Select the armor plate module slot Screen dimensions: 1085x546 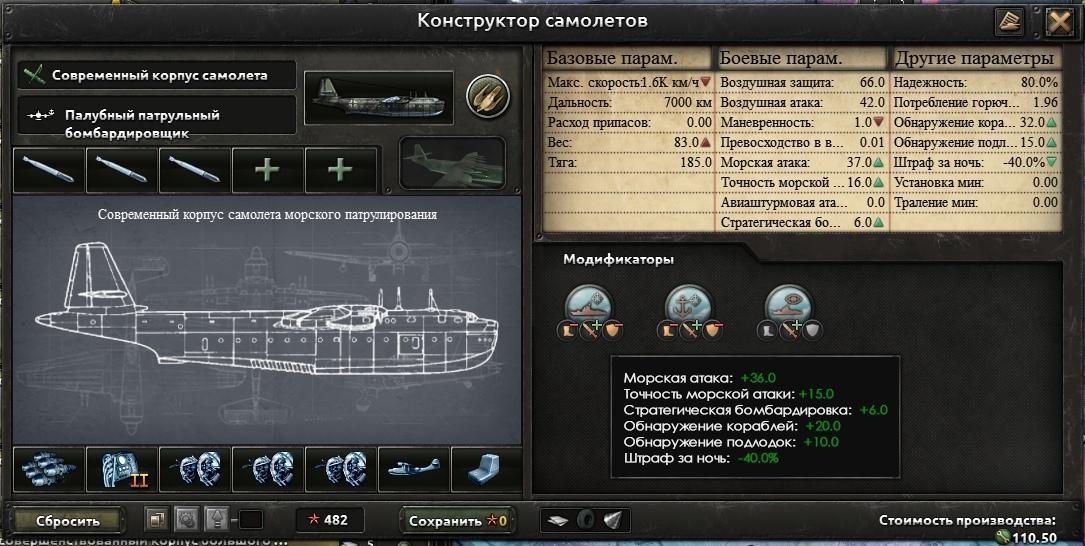487,469
